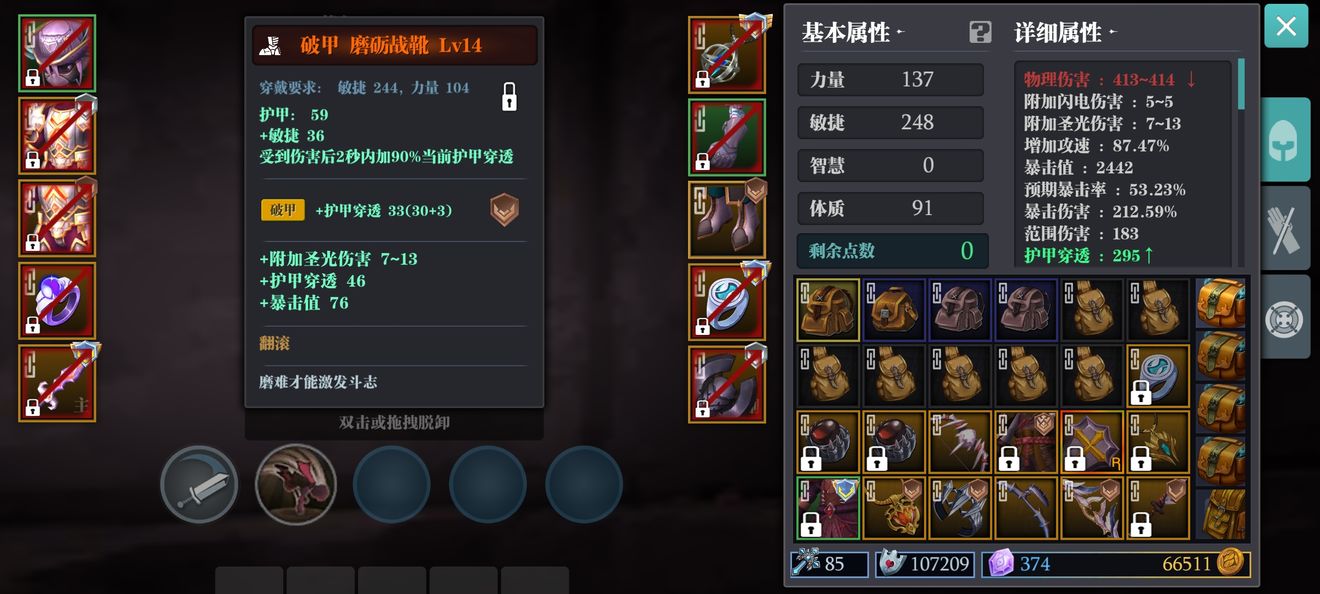Select the equipped purple gem ring
Viewport: 1320px width, 594px height.
(57, 300)
